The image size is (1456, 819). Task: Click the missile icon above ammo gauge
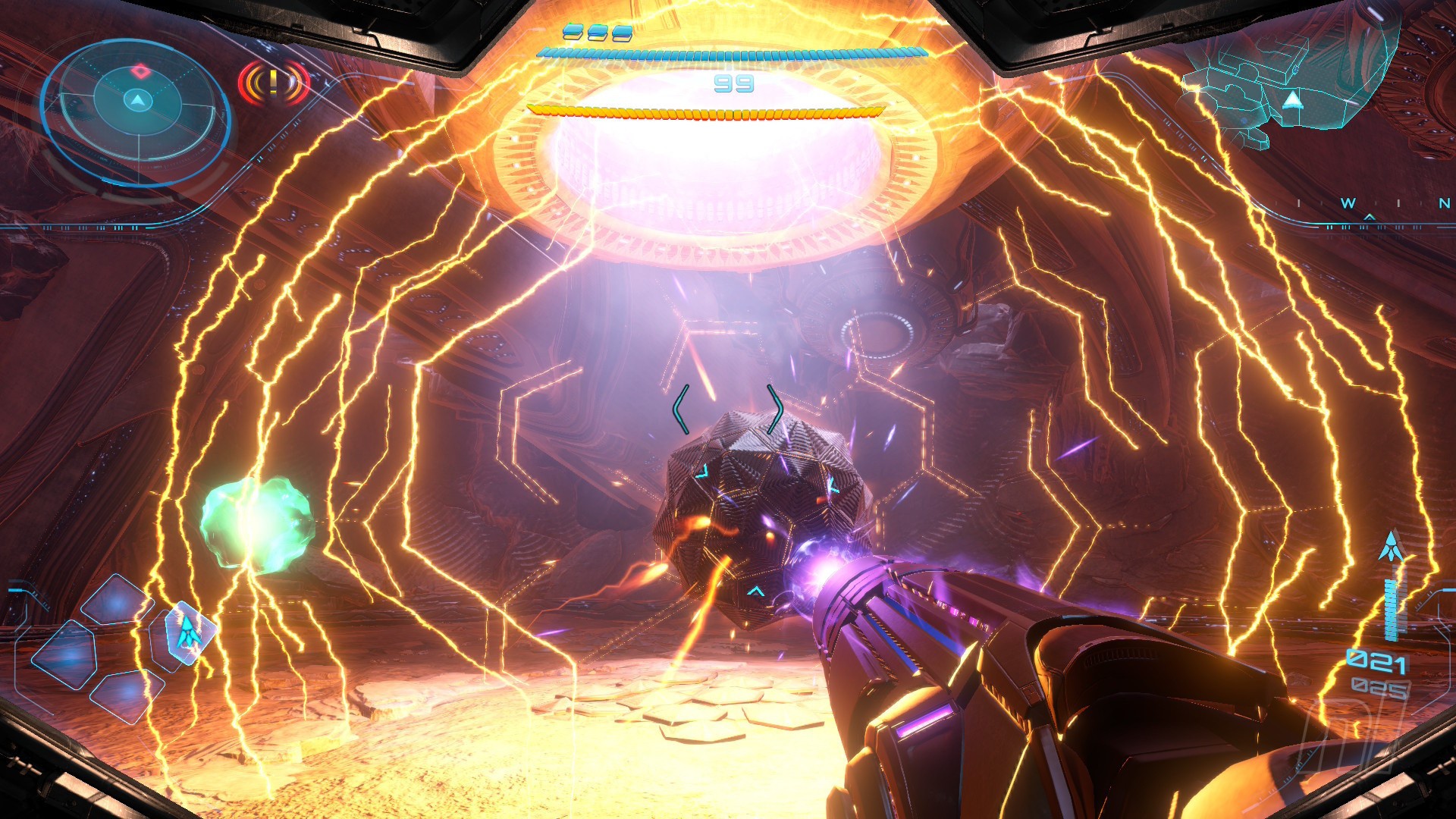pyautogui.click(x=1391, y=548)
